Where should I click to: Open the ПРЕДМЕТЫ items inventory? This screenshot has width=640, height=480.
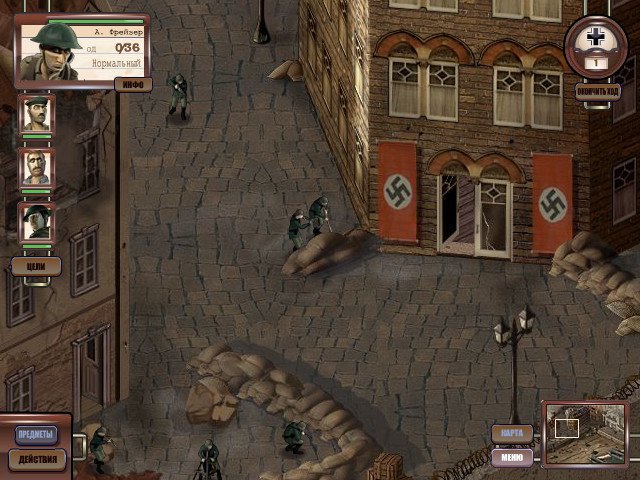36,436
